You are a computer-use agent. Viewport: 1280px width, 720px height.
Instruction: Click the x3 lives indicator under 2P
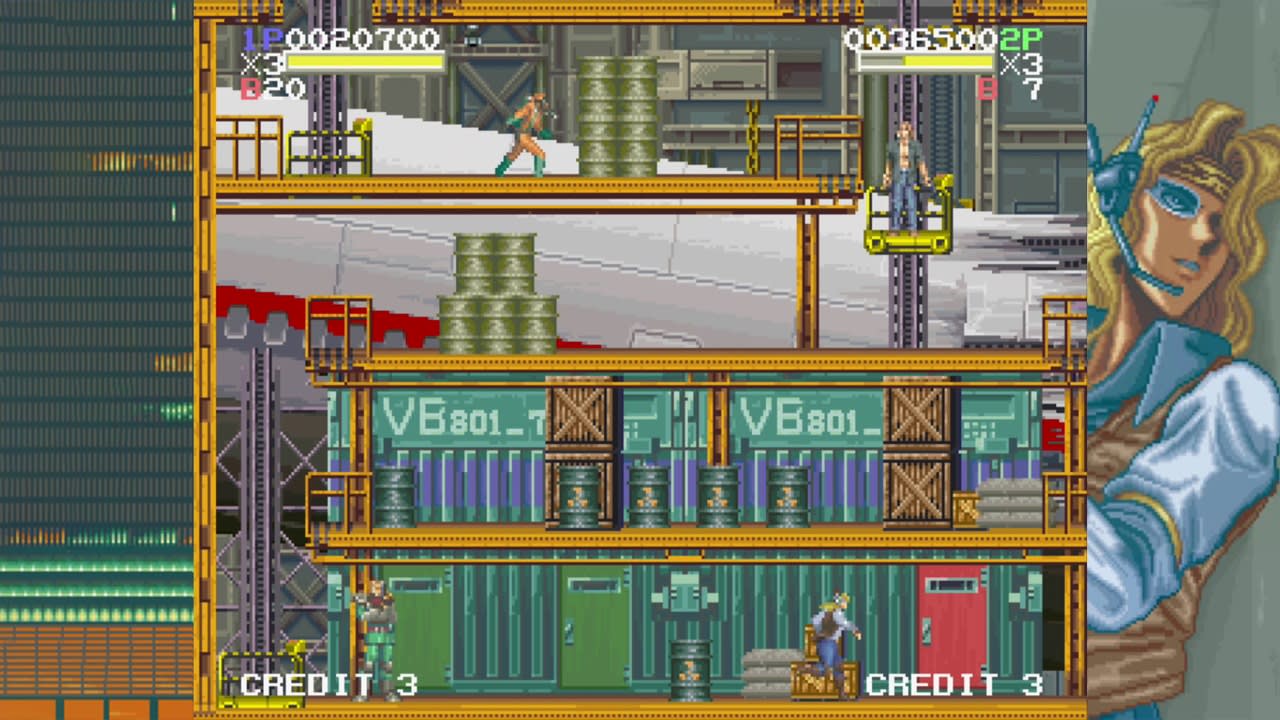coord(1022,64)
